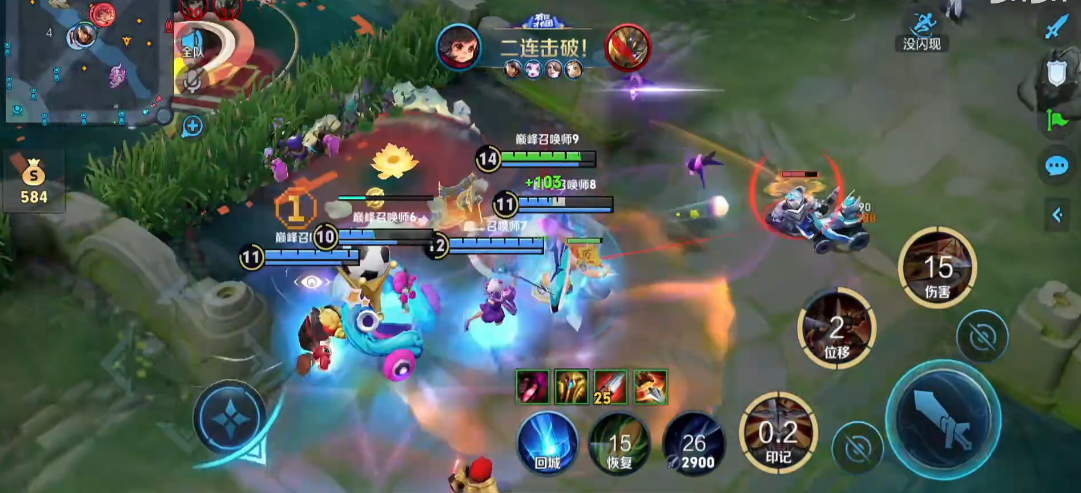Tap the blue plus speech bubble button
This screenshot has height=493, width=1081.
[x=193, y=126]
